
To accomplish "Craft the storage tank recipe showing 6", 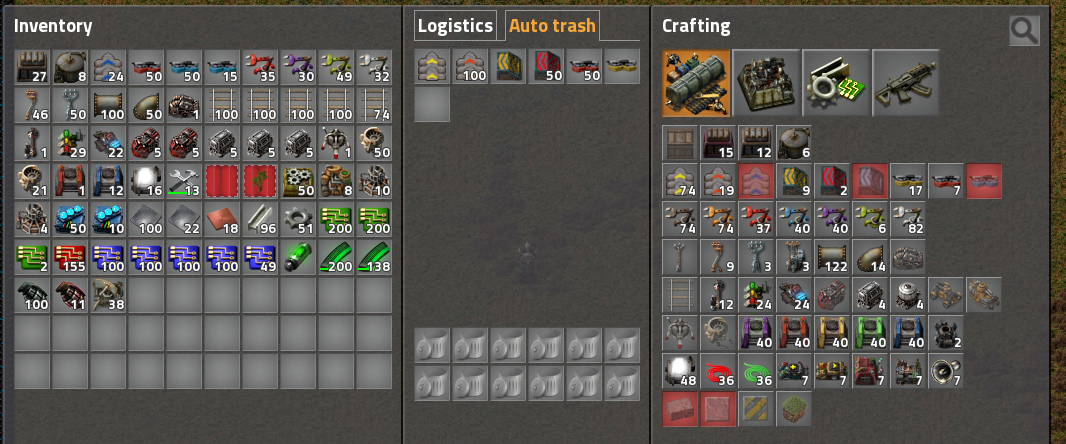I will click(x=795, y=143).
